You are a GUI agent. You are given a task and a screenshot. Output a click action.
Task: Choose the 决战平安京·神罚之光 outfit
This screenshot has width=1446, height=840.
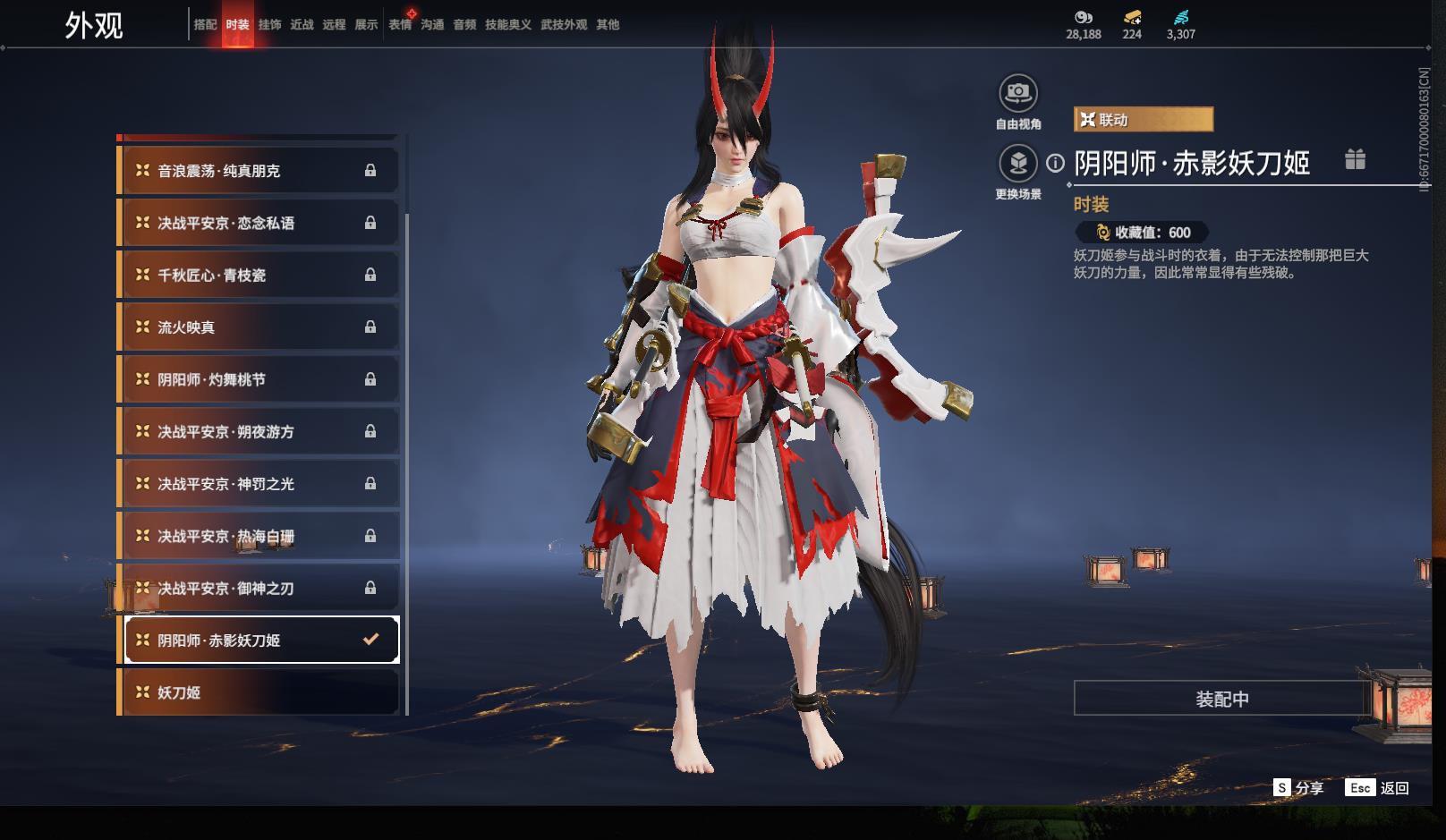pyautogui.click(x=259, y=484)
